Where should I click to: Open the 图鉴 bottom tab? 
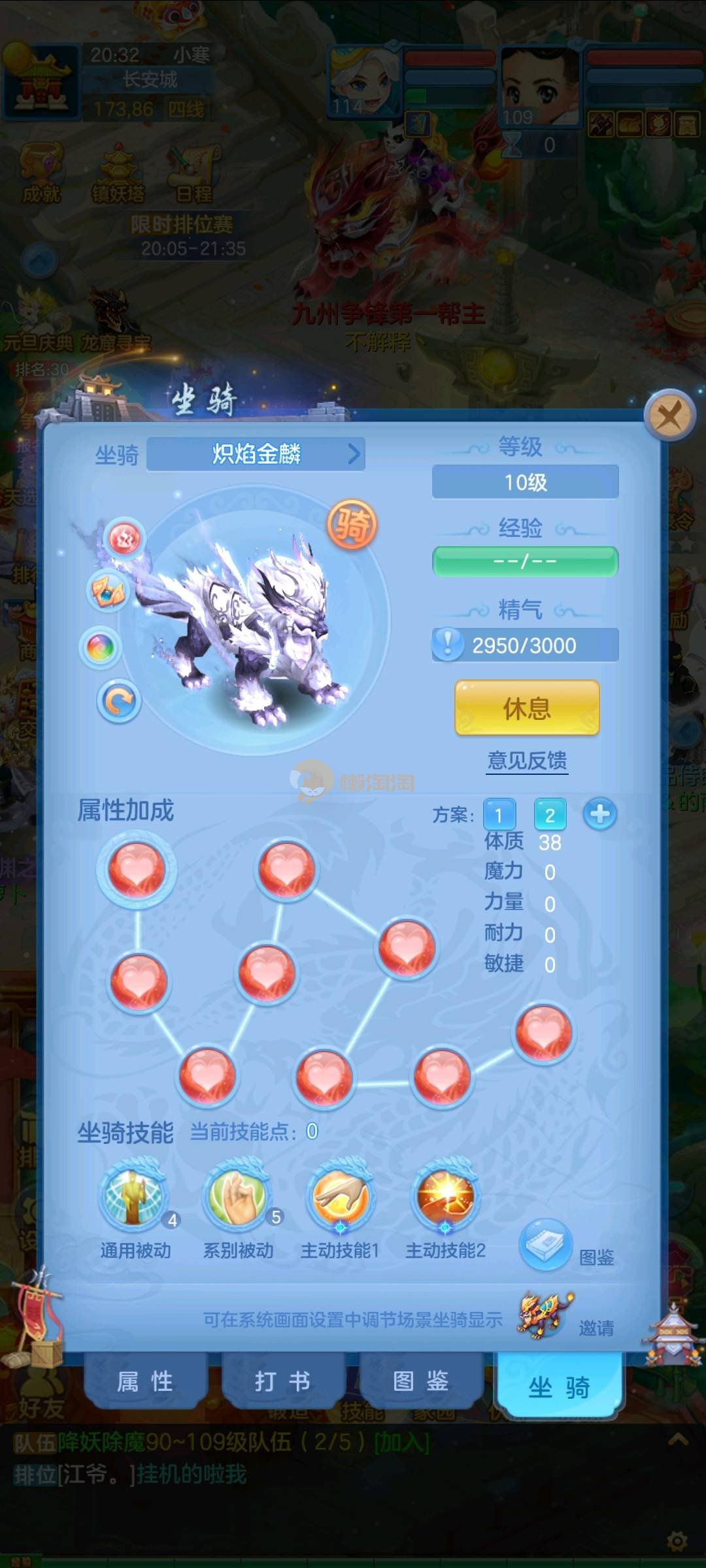tap(420, 1381)
